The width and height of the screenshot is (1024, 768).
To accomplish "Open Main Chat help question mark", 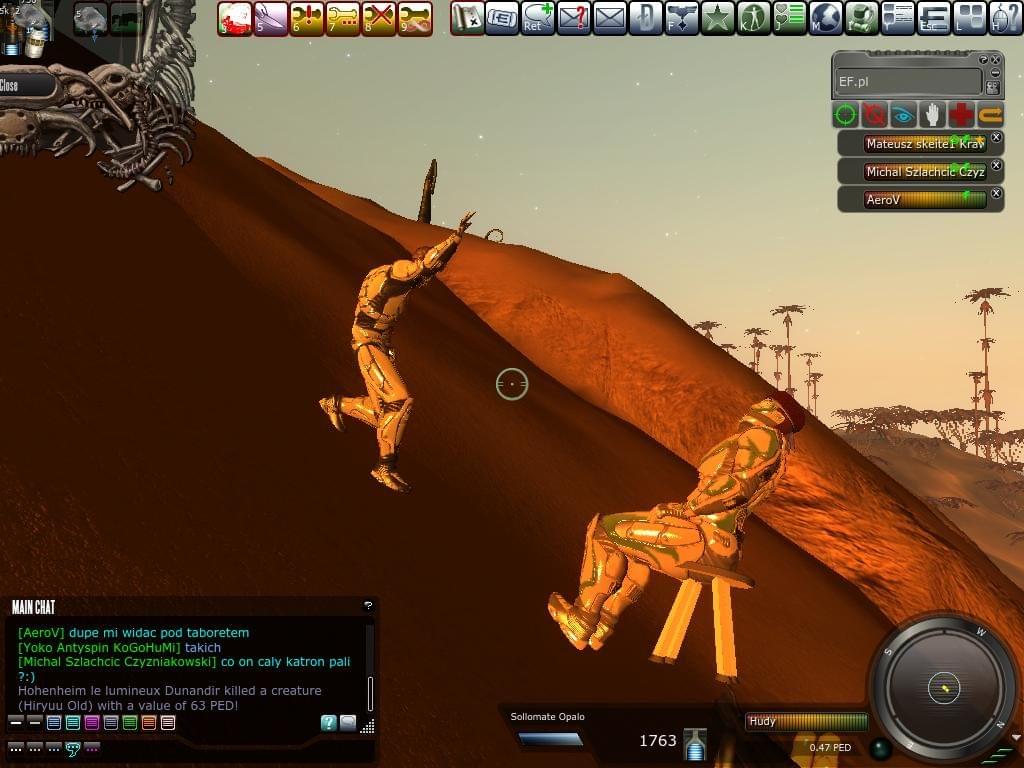I will coord(368,606).
